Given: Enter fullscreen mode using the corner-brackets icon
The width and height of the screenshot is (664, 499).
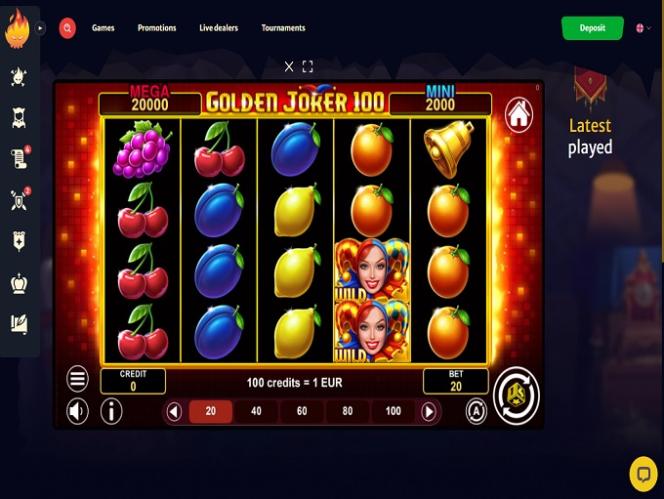Looking at the screenshot, I should pos(307,67).
